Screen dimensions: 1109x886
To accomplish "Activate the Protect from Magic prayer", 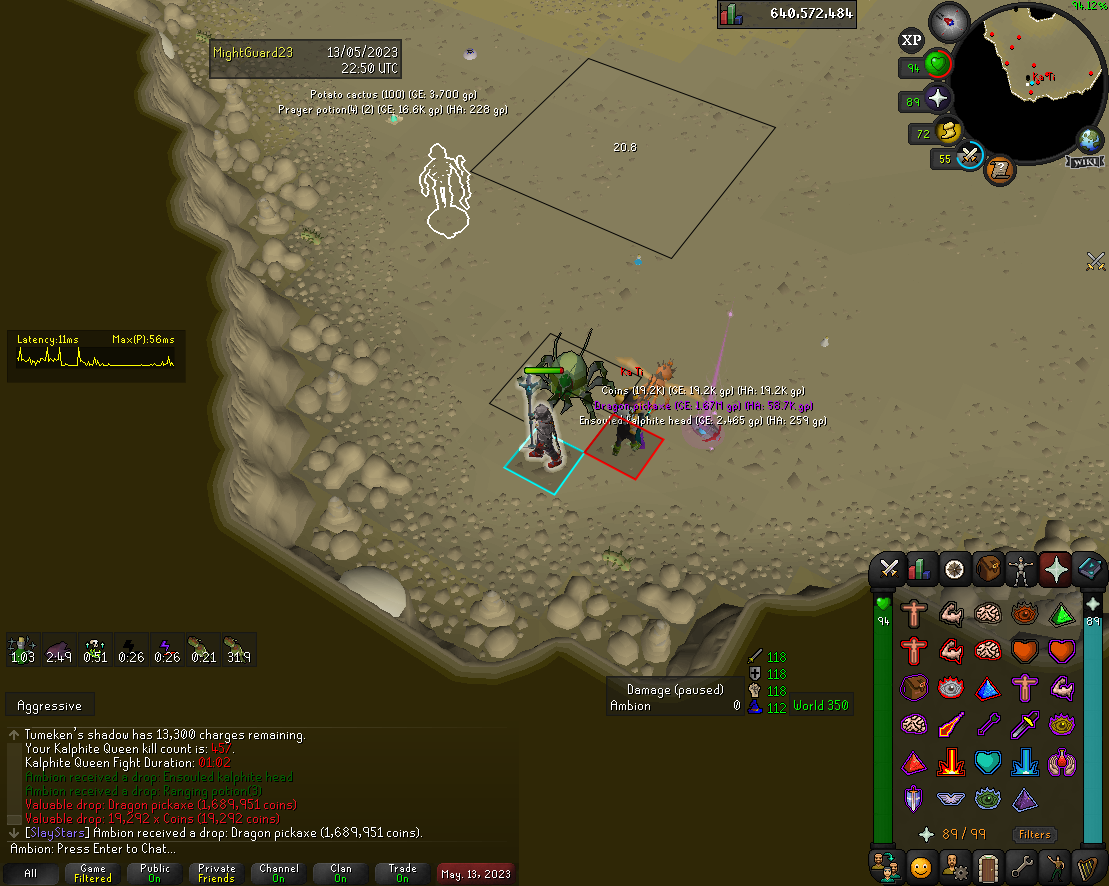I will [x=948, y=726].
